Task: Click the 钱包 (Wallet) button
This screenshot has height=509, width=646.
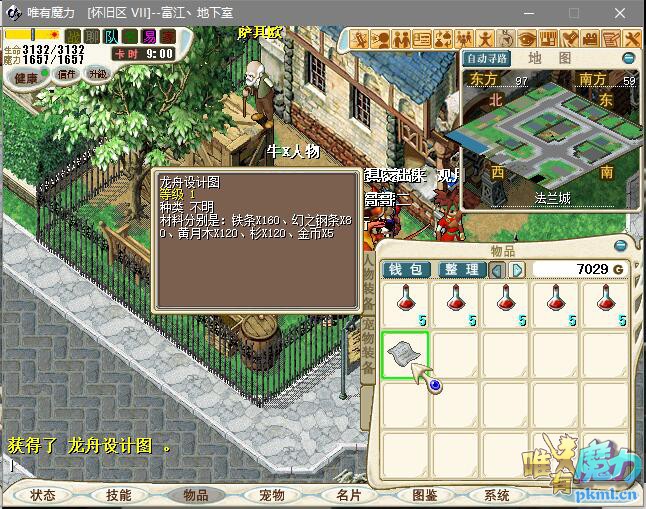Action: tap(408, 269)
